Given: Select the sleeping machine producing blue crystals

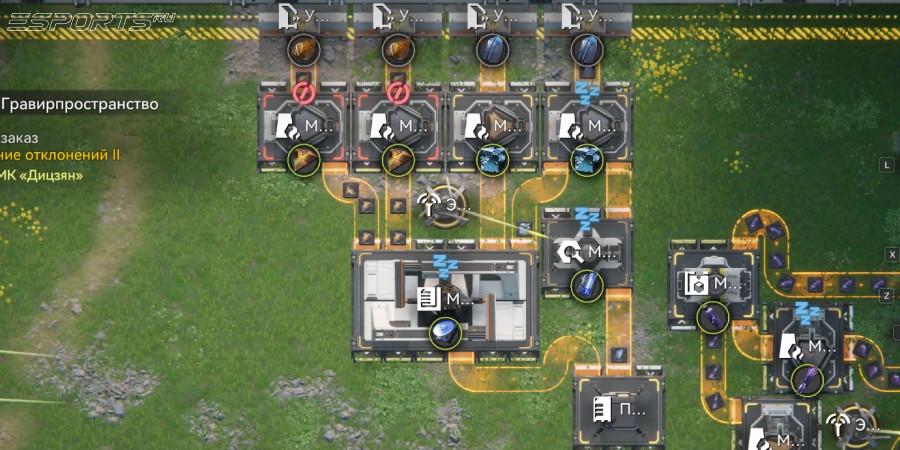Looking at the screenshot, I should click(x=588, y=127).
